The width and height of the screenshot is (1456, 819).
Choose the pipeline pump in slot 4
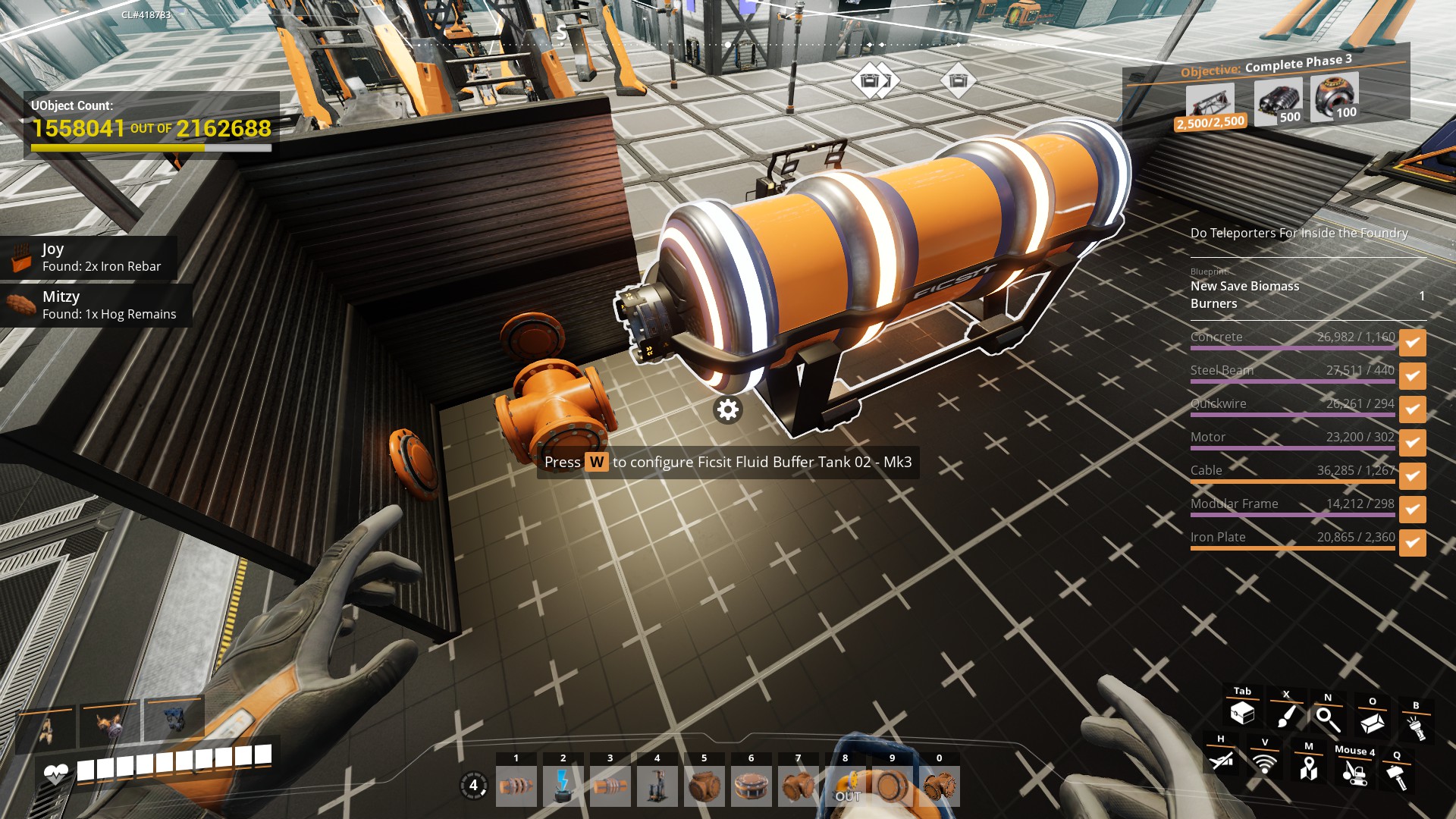657,786
